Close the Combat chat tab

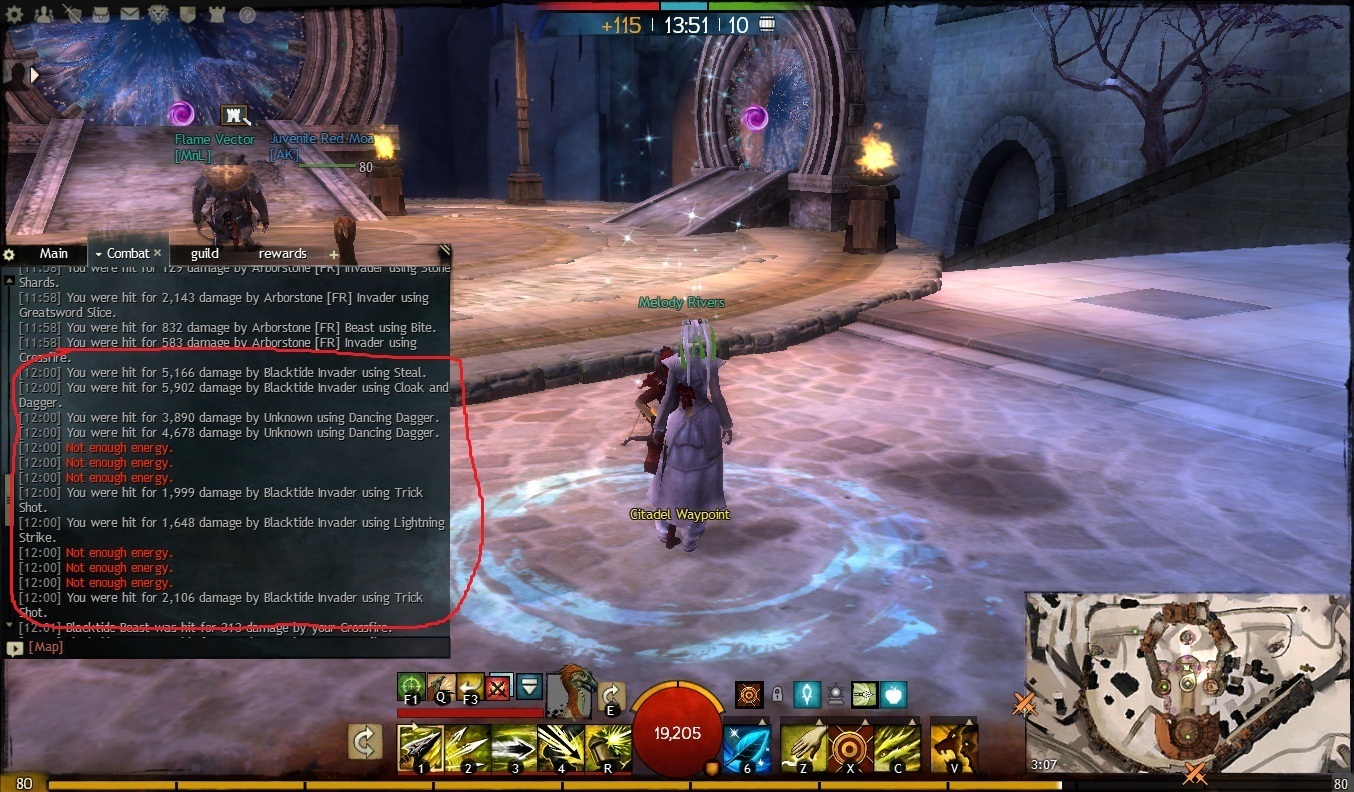tap(157, 254)
